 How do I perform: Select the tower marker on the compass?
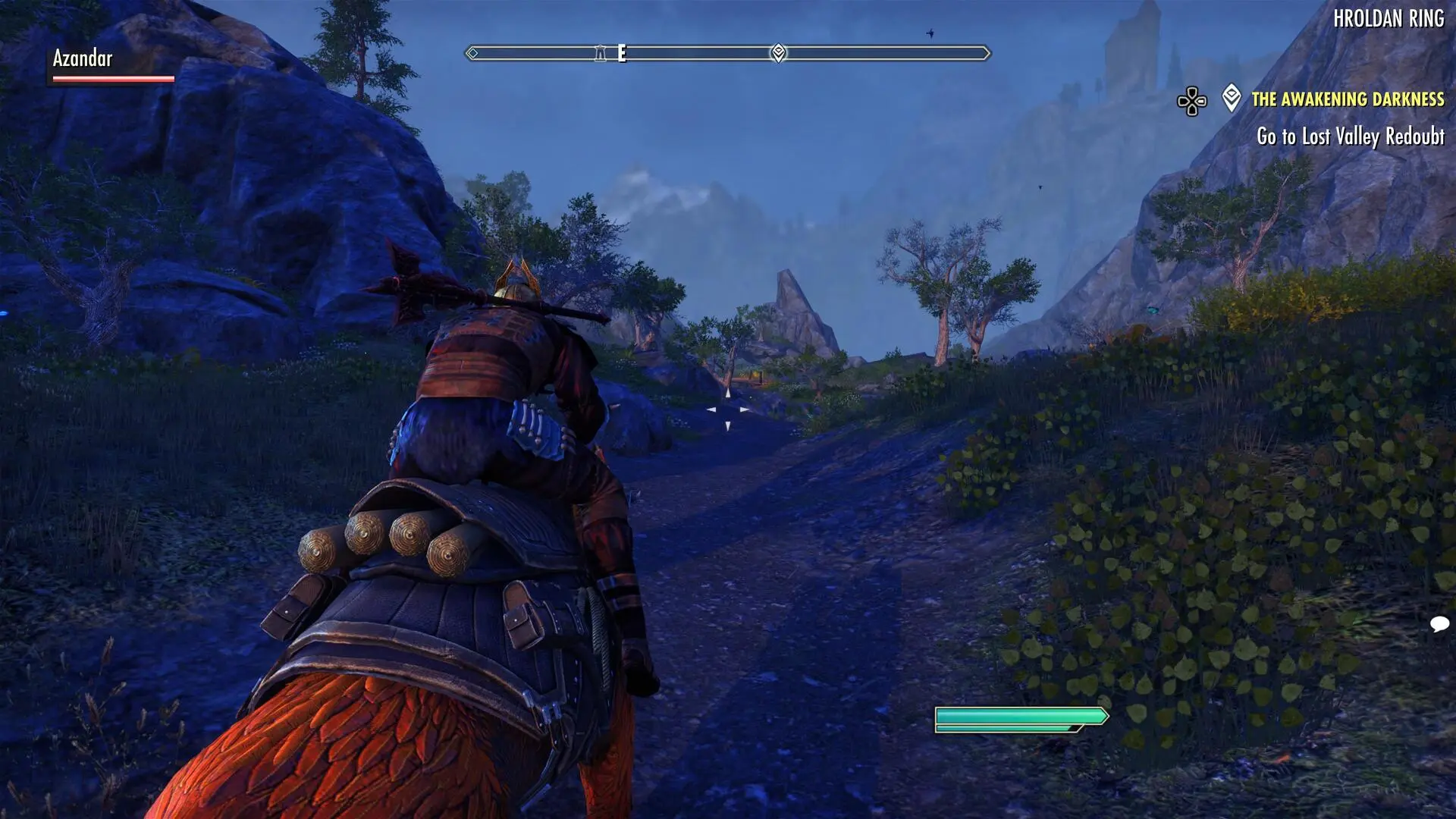coord(601,53)
